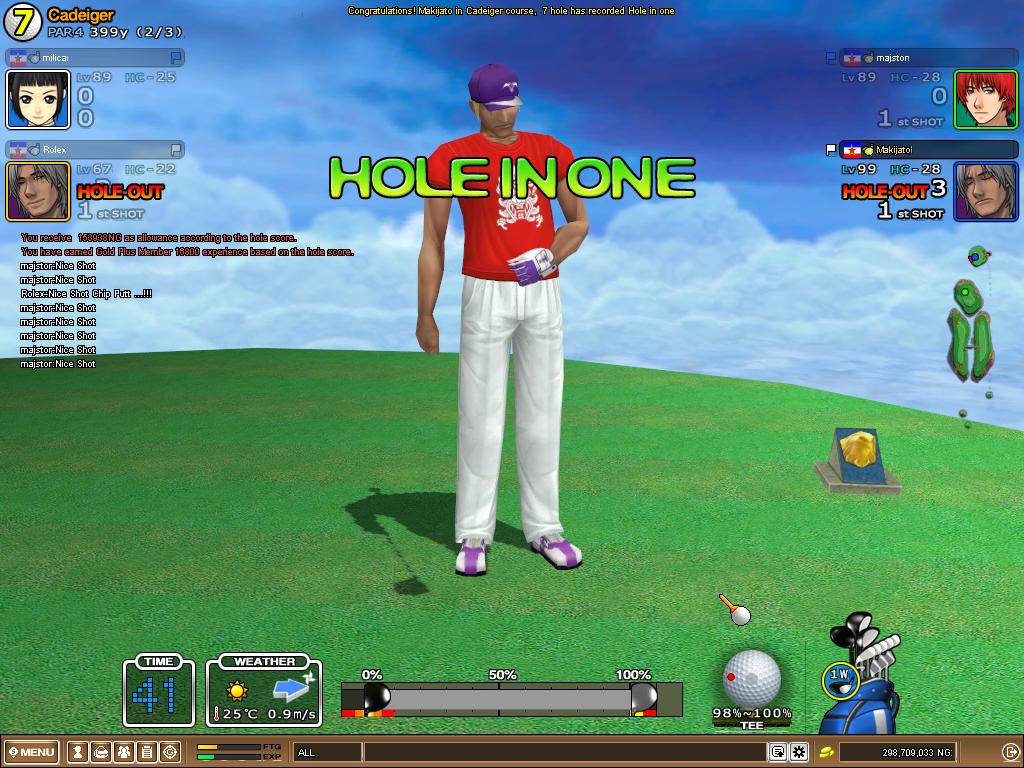
Task: Click the exit arrow button
Action: point(1009,752)
